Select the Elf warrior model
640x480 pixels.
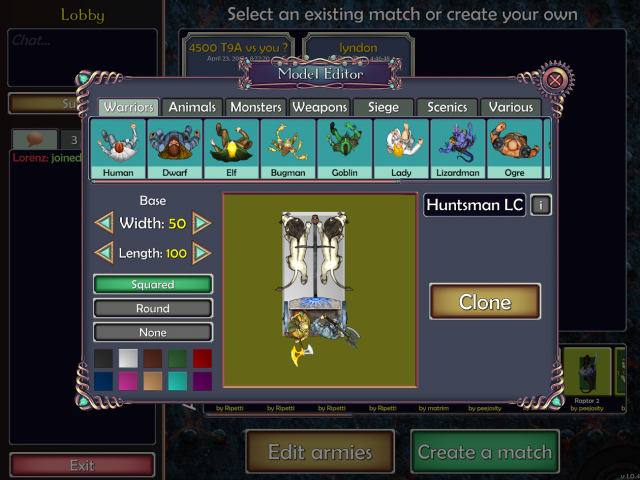click(232, 149)
